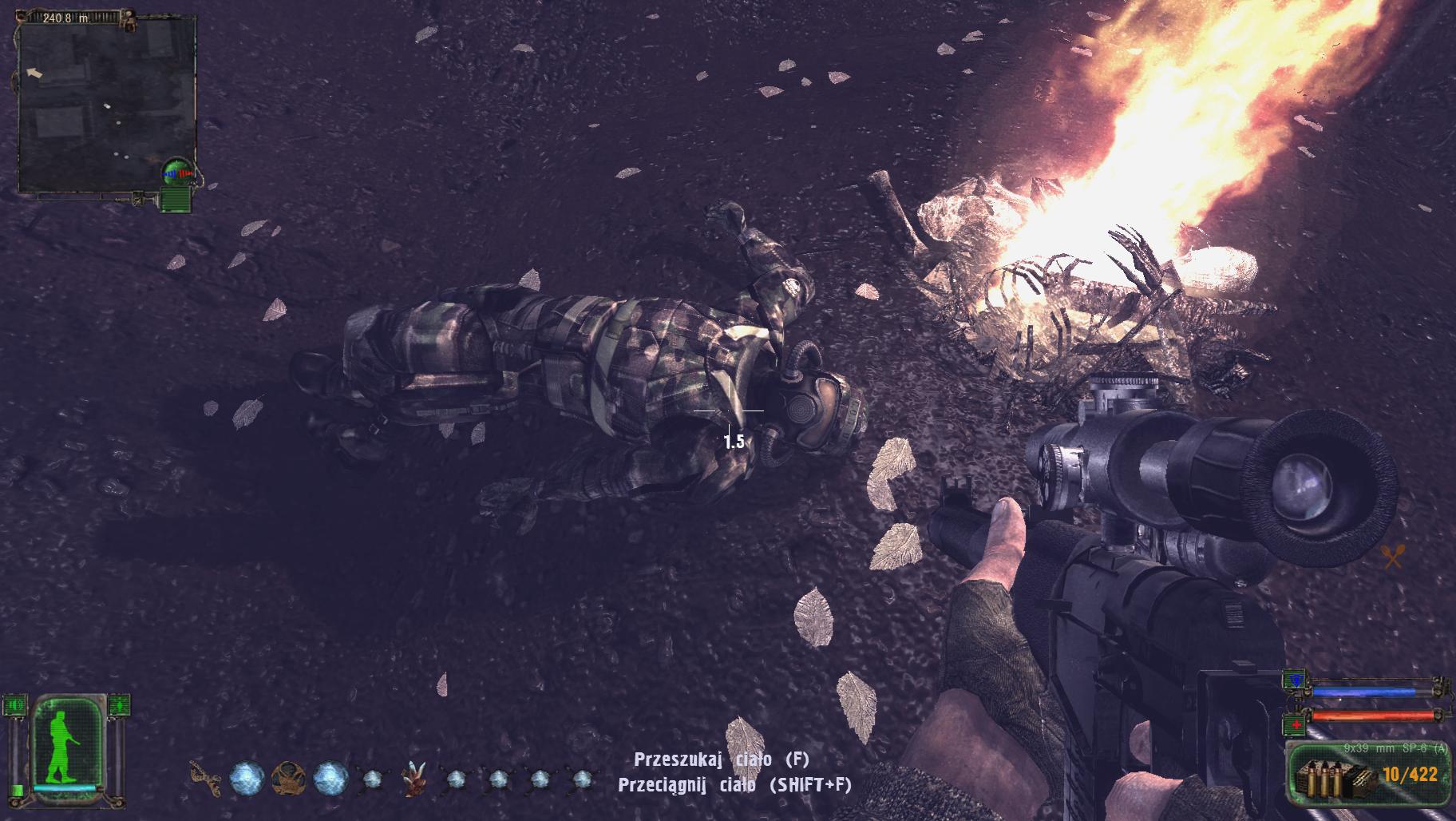Viewport: 1456px width, 821px height.
Task: Click the 9x39 mm SP-6 ammo panel
Action: (1366, 775)
